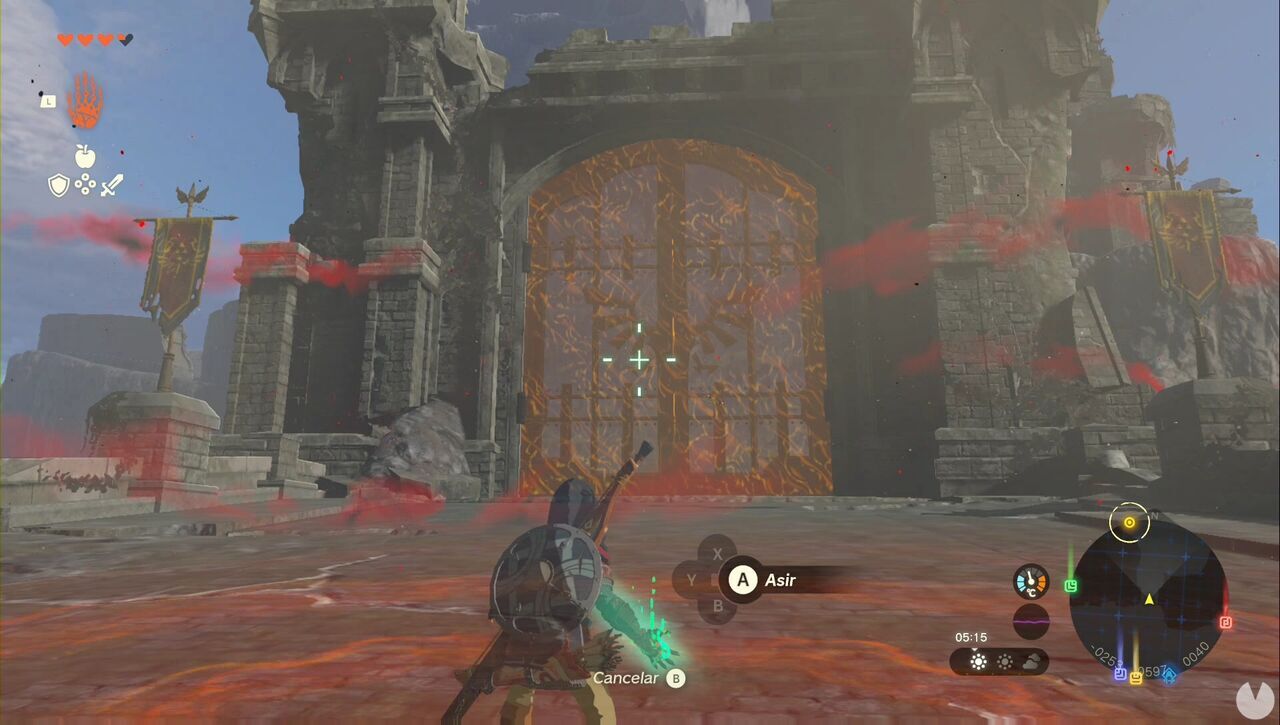Click the apple healing item icon
The image size is (1280, 725).
(85, 156)
